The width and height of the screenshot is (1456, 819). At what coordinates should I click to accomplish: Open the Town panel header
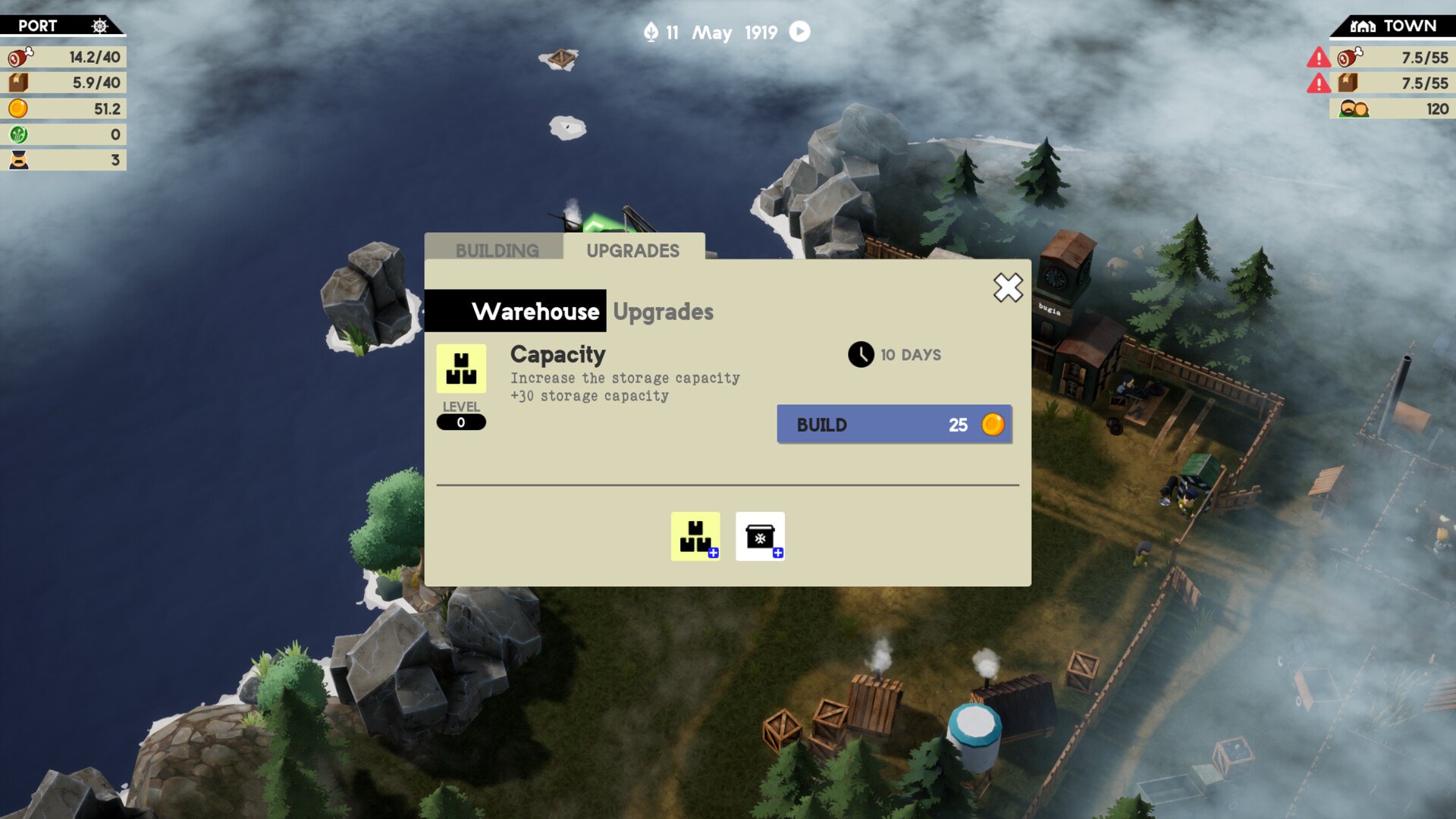pos(1394,26)
